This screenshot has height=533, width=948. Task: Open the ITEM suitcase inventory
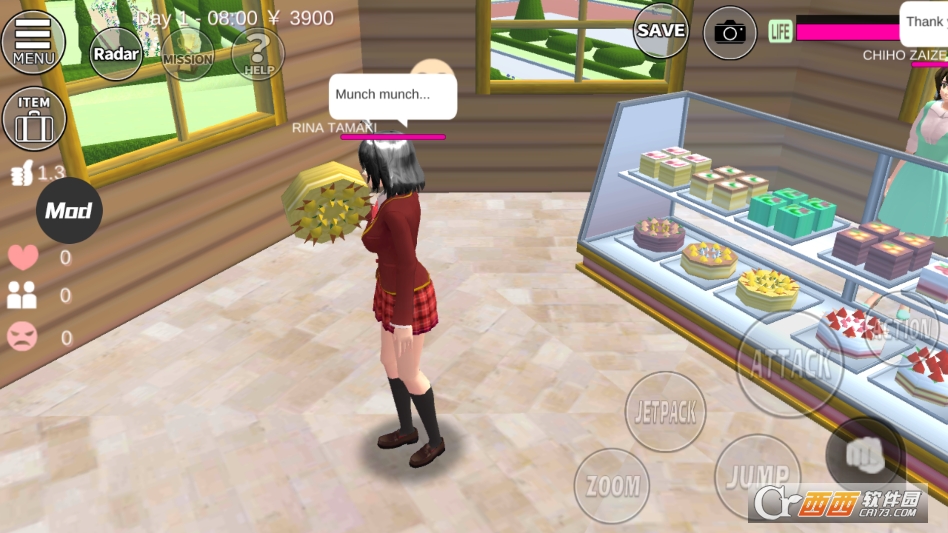click(34, 118)
